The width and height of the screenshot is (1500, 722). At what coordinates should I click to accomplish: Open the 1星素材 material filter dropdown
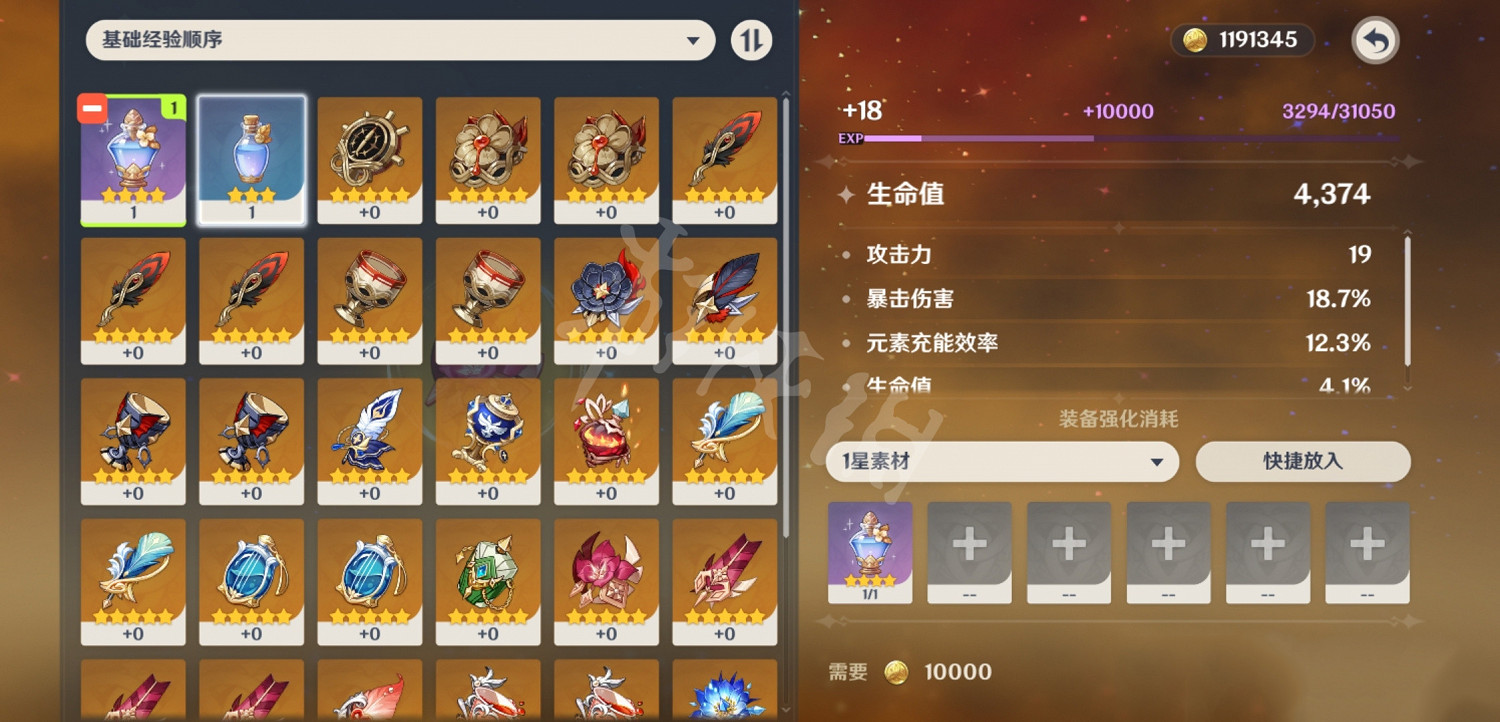1002,461
